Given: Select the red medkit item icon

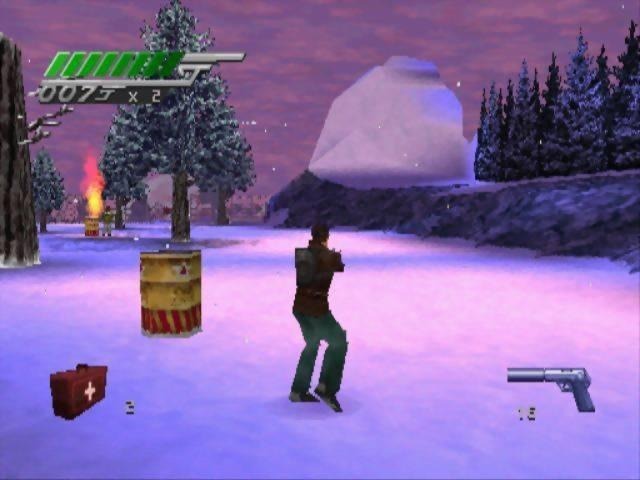Looking at the screenshot, I should [78, 390].
